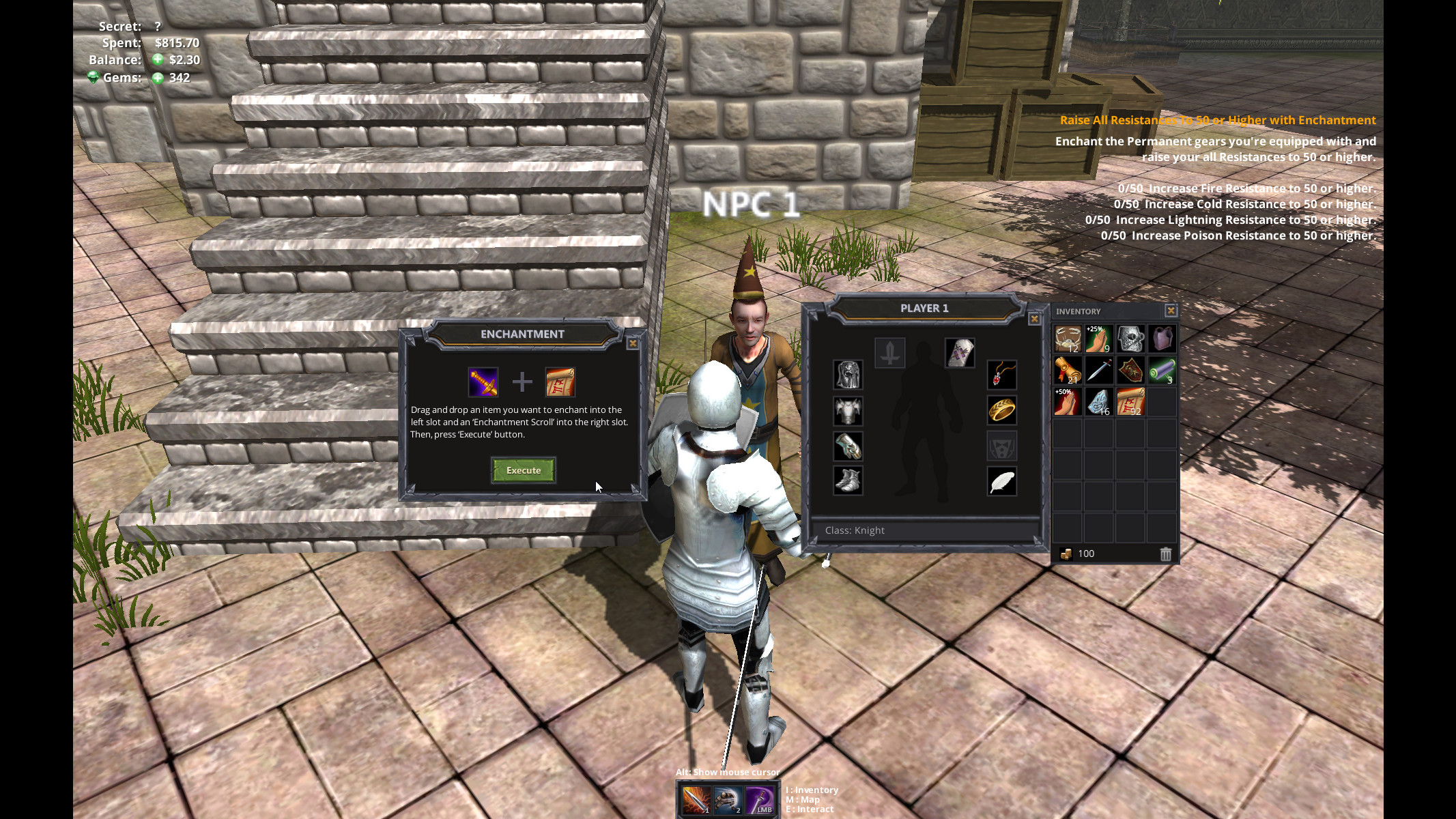Select the gold ring in the Player 1 panel
The height and width of the screenshot is (819, 1456).
pos(1001,411)
